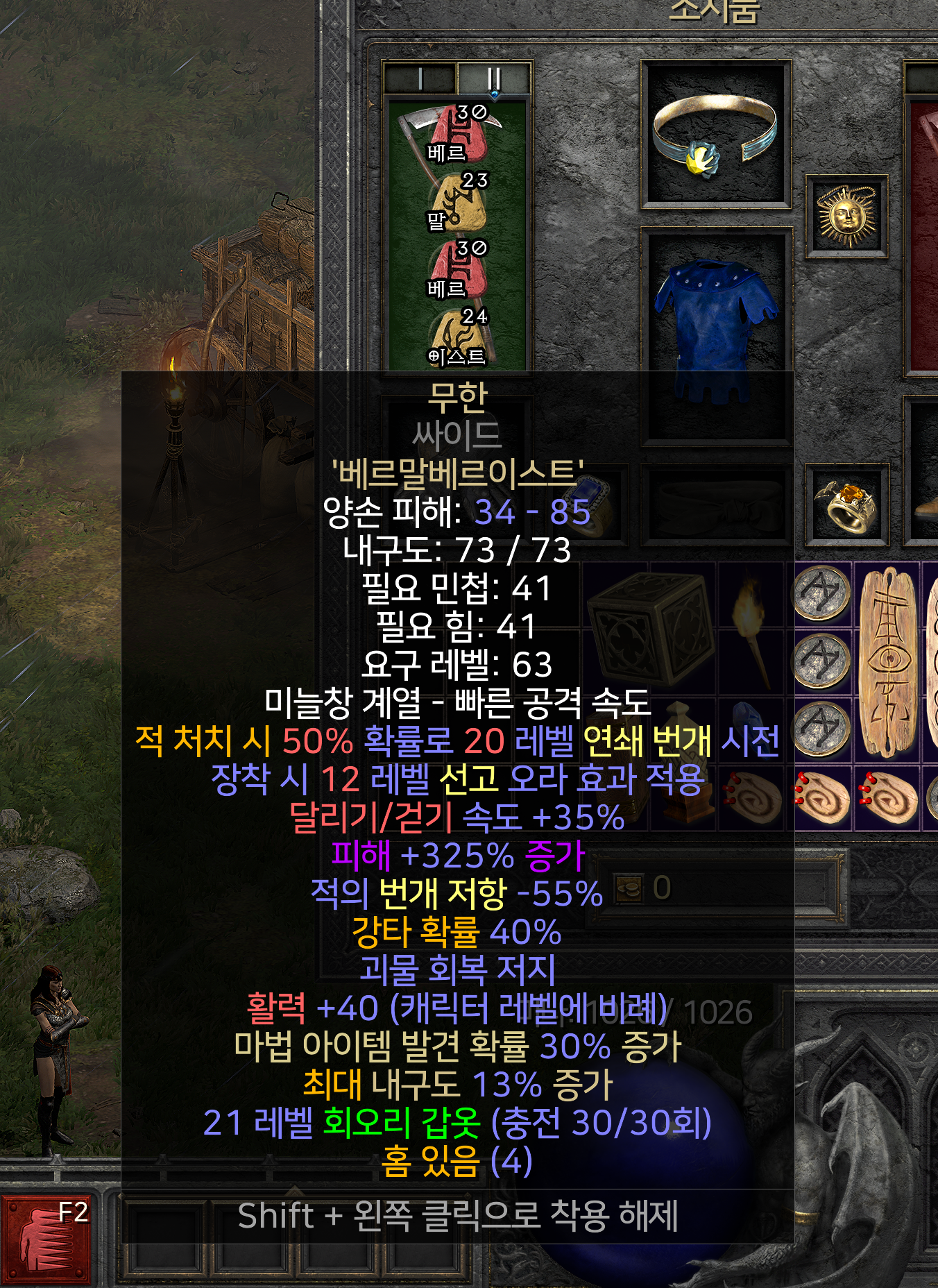This screenshot has height=1288, width=938.
Task: Pick the orange-gem winged ring
Action: [847, 505]
